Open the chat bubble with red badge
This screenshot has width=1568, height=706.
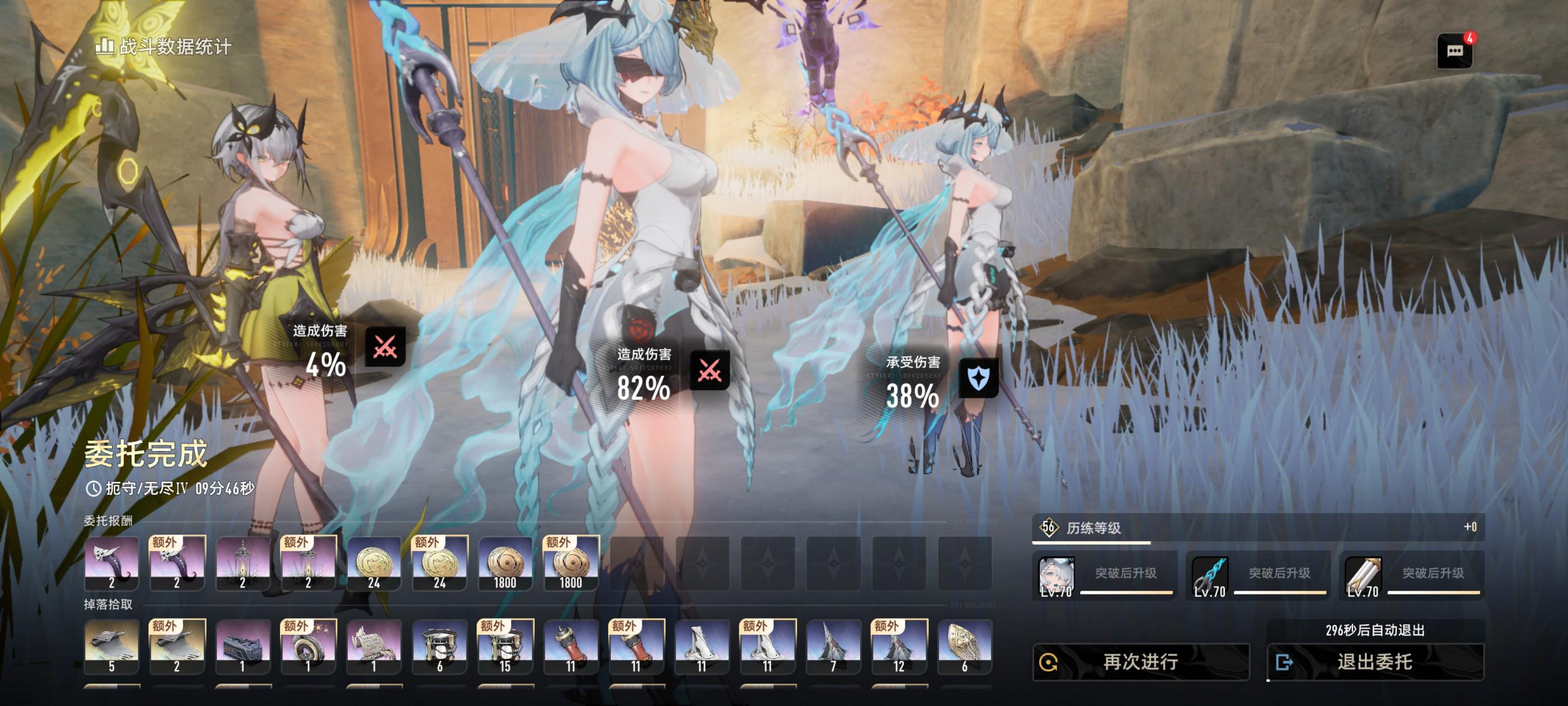tap(1454, 51)
